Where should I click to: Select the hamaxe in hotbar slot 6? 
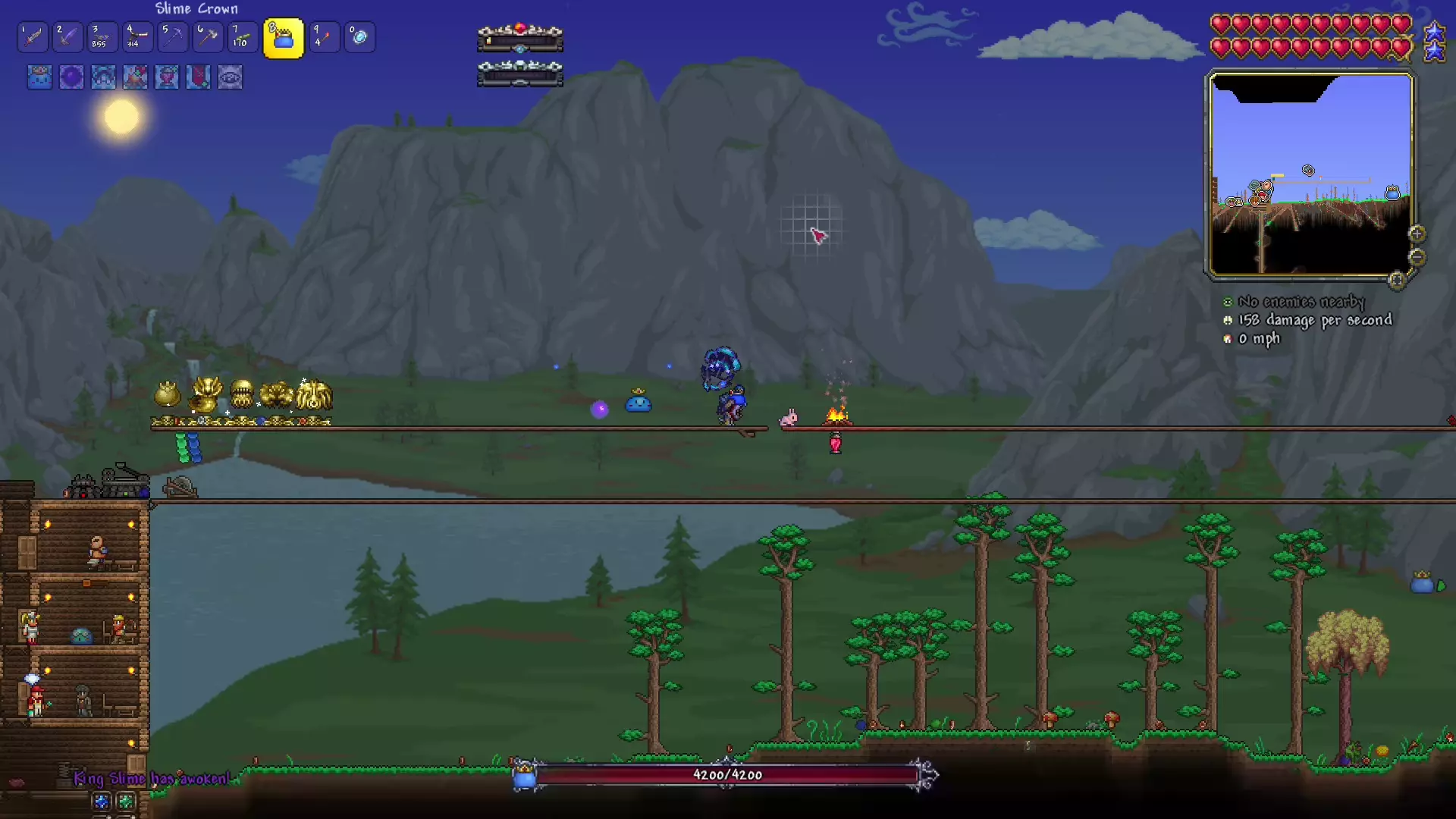coord(207,37)
